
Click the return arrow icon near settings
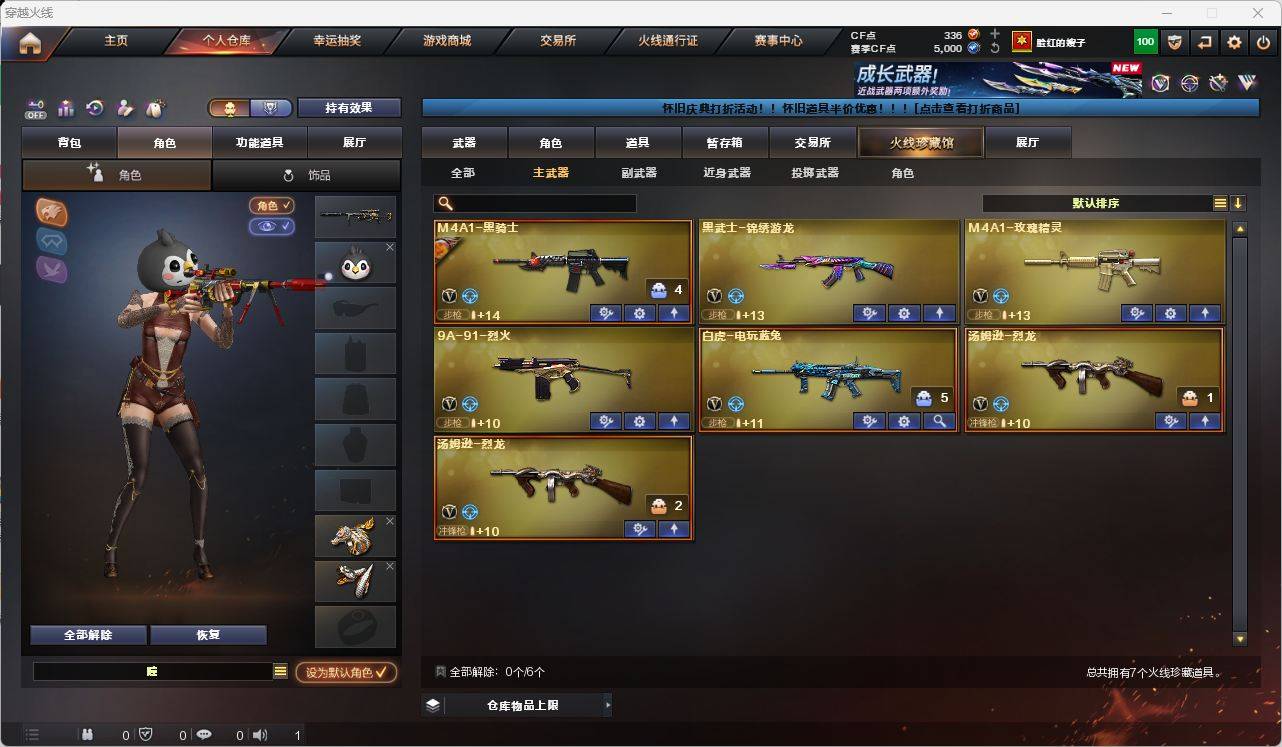pyautogui.click(x=1205, y=41)
